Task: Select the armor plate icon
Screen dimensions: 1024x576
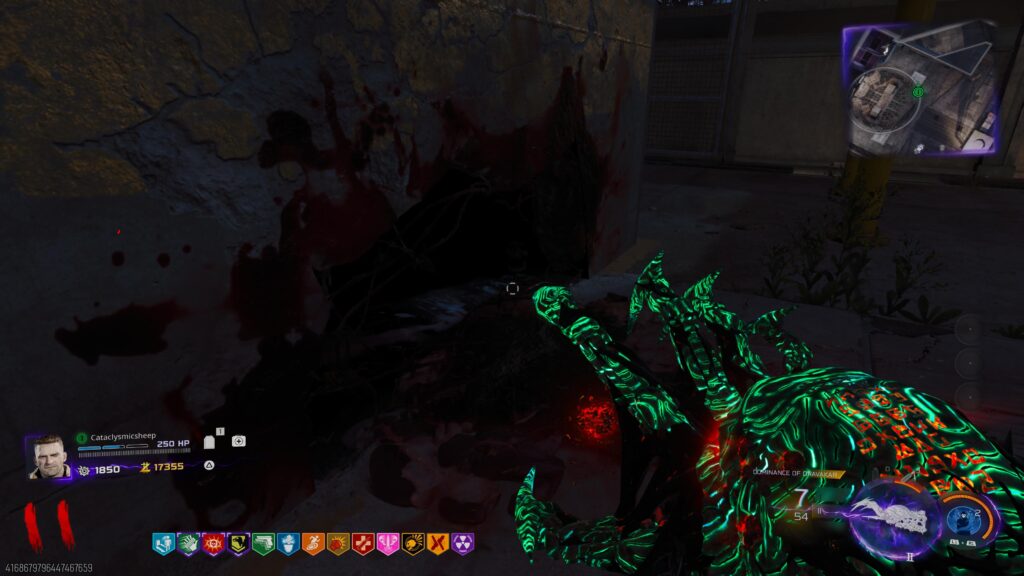Action: tap(210, 441)
